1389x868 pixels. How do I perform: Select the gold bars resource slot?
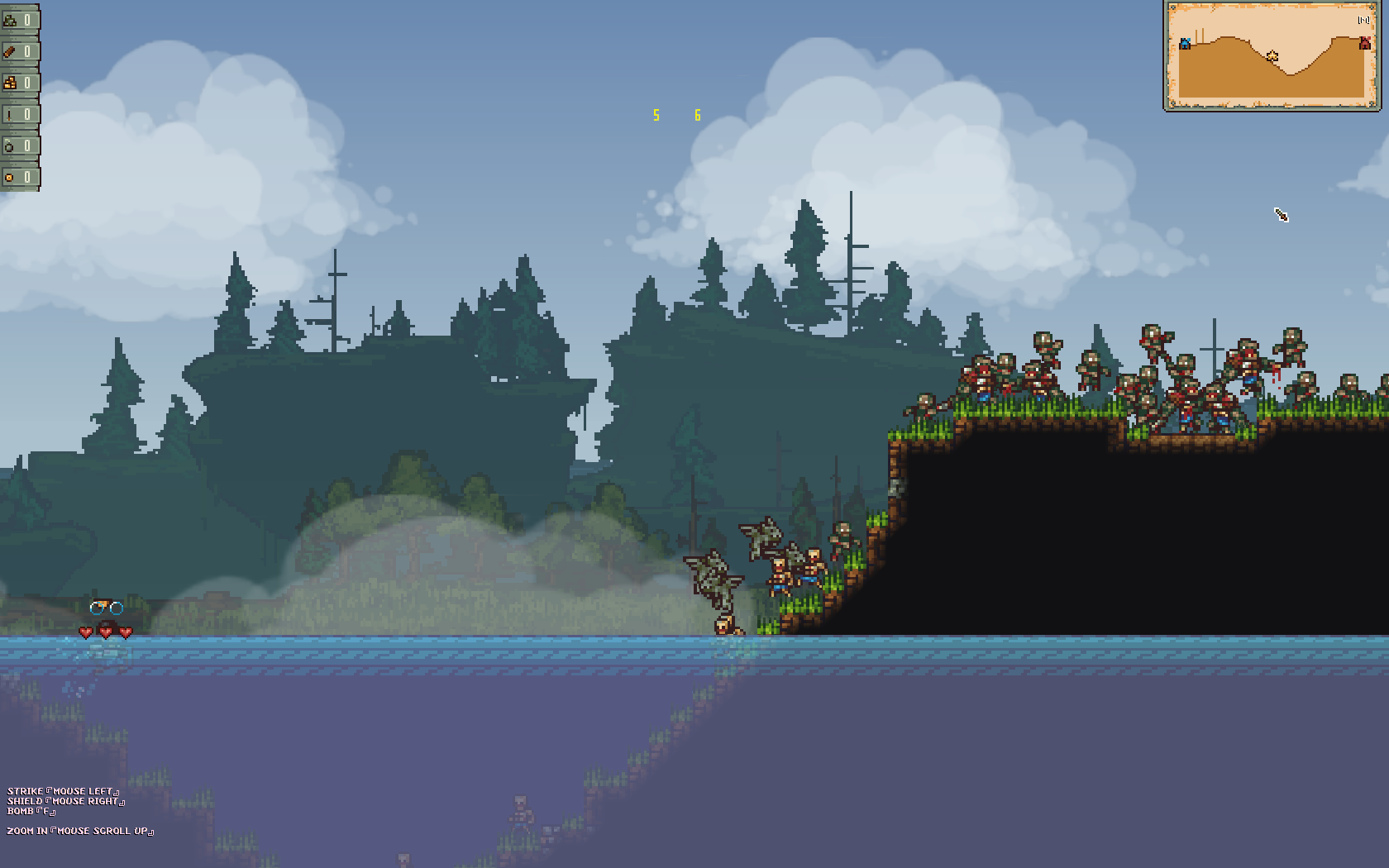(x=19, y=83)
